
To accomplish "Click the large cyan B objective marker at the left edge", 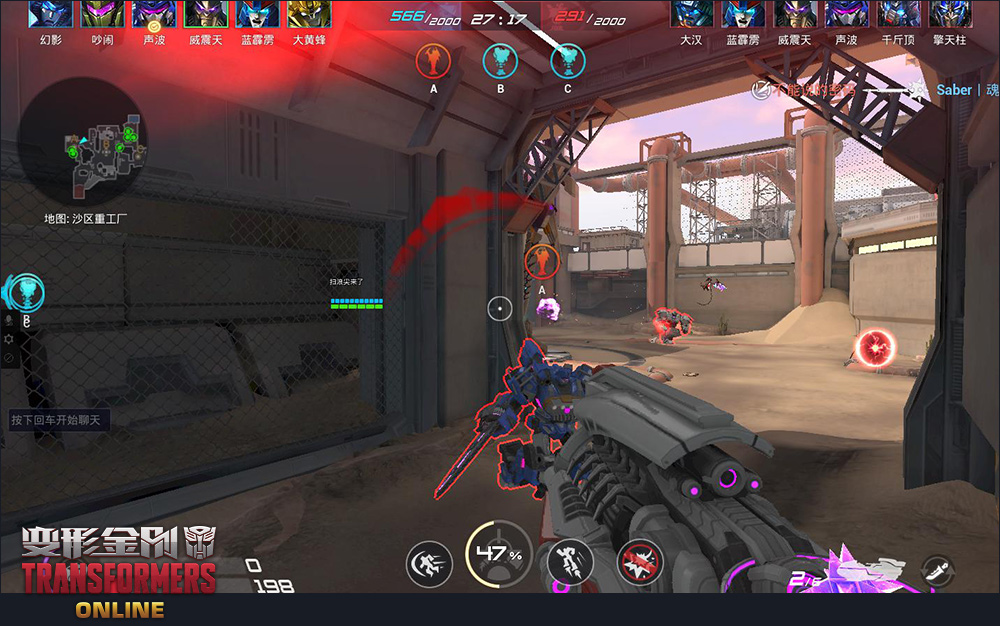I will pyautogui.click(x=29, y=292).
